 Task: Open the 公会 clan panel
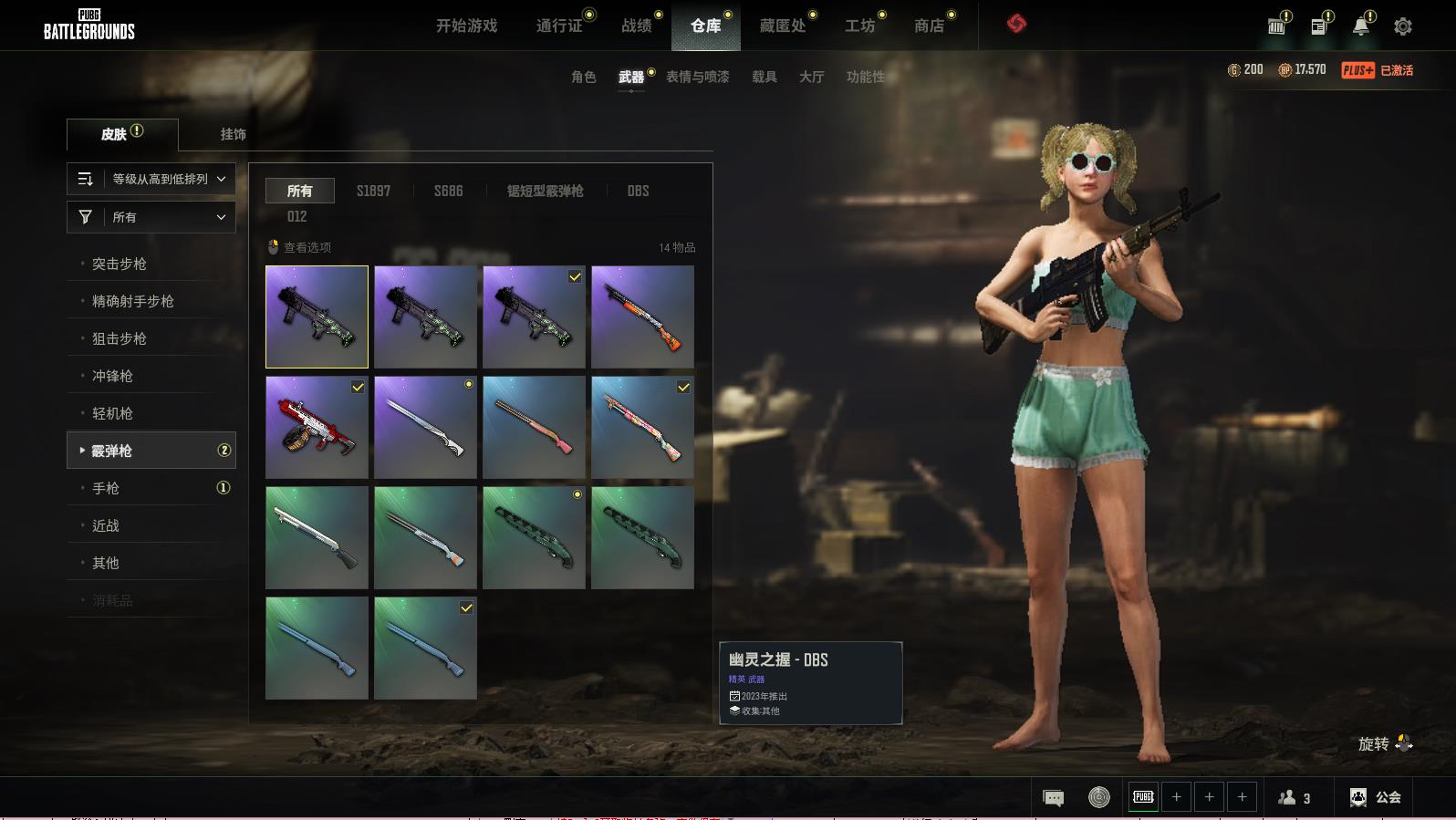1376,797
